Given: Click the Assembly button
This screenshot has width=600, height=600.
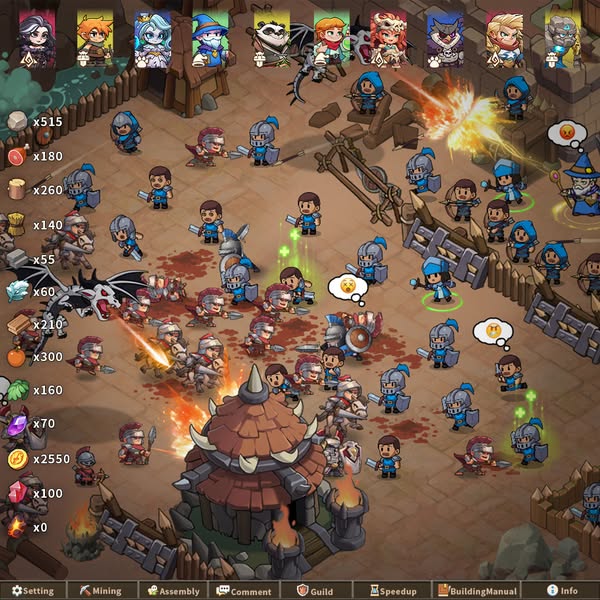Looking at the screenshot, I should coord(174,591).
